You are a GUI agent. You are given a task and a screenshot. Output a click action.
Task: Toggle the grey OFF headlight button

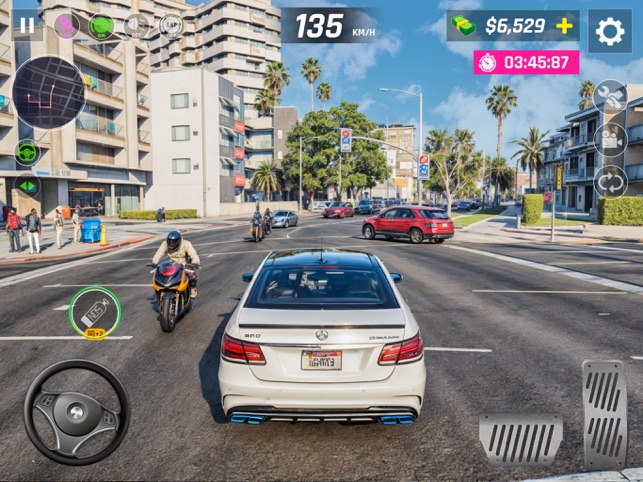(136, 25)
